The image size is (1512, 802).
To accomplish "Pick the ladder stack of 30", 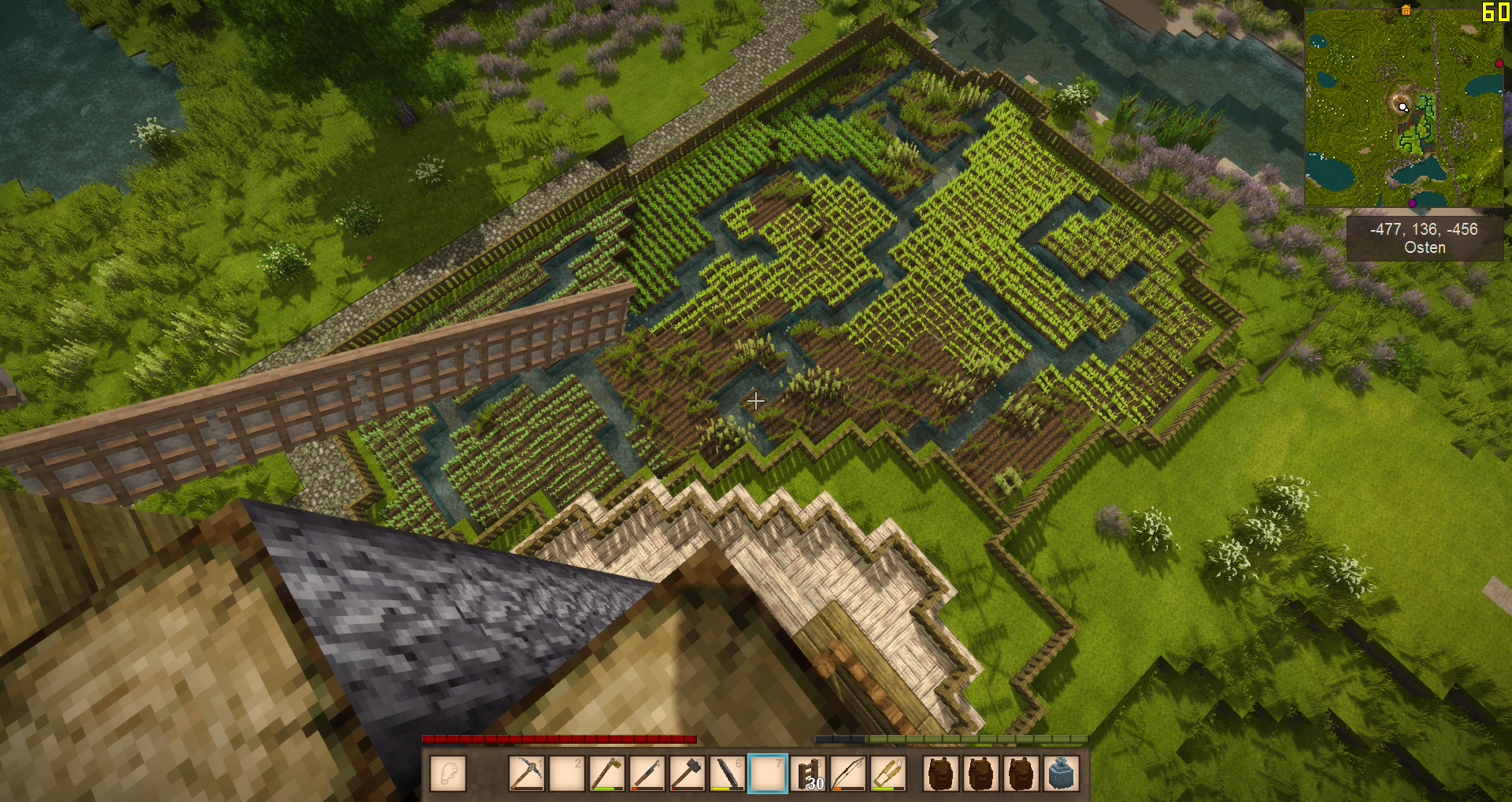I will (x=808, y=773).
